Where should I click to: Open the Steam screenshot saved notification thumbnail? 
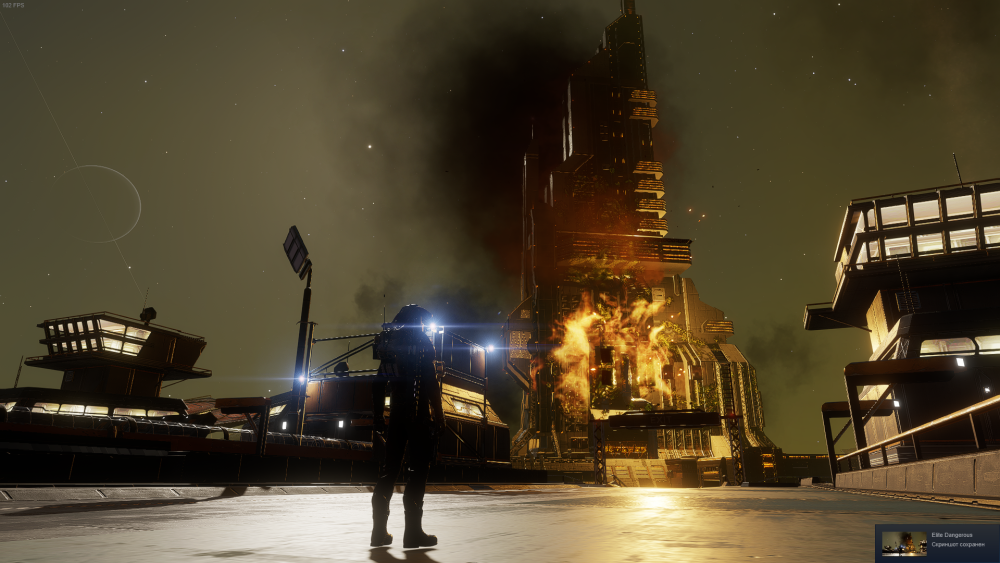904,543
